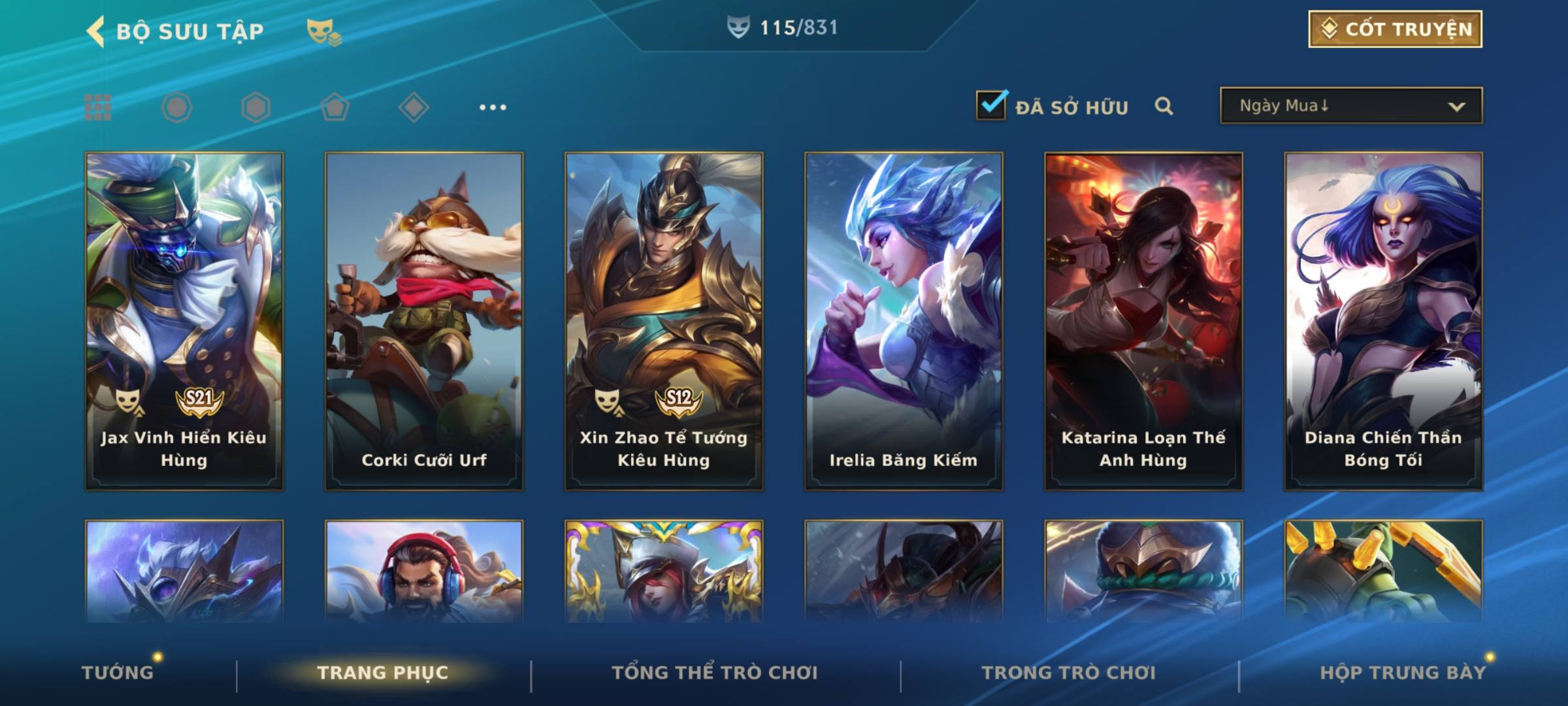The width and height of the screenshot is (1568, 706).
Task: Show more filters with three dots
Action: [493, 107]
